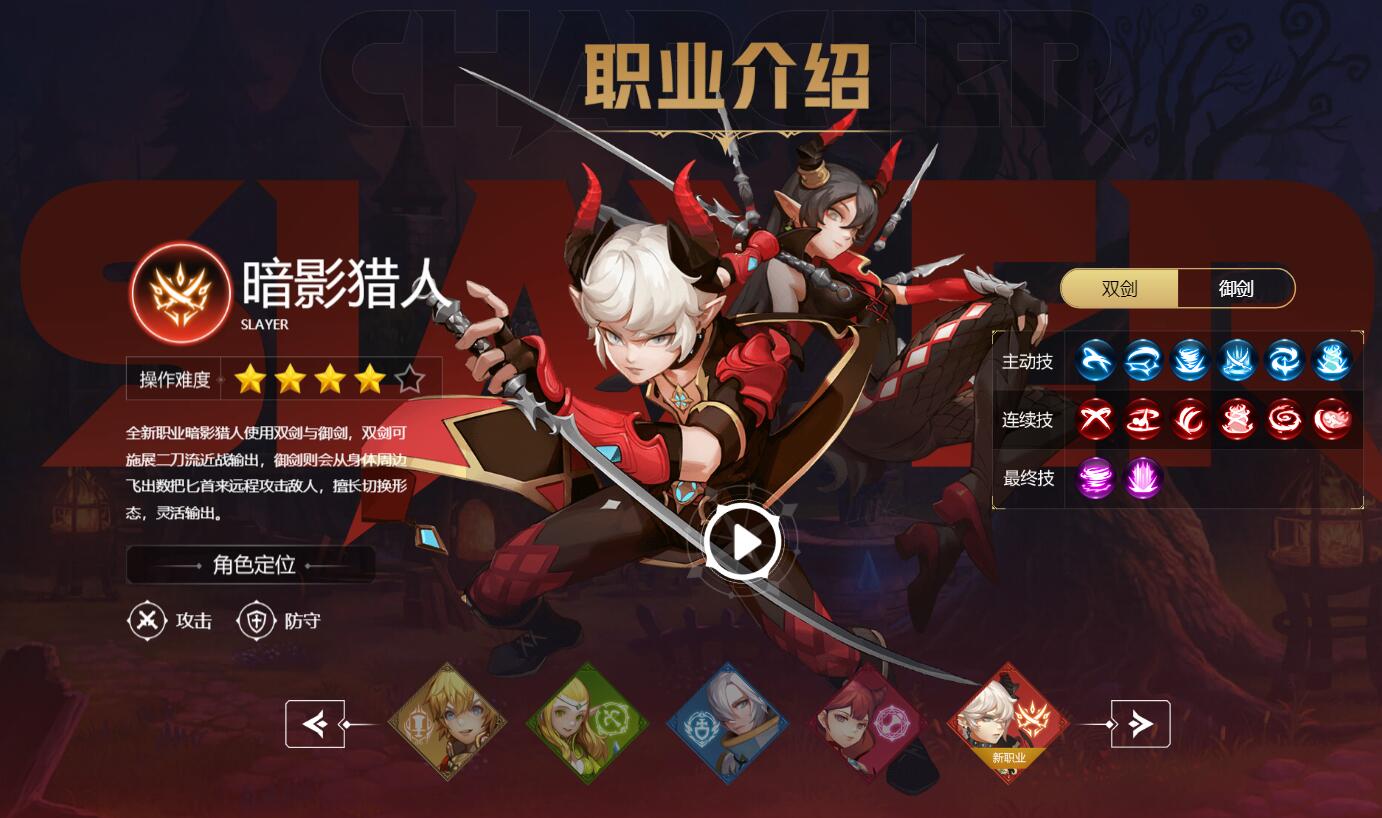This screenshot has height=818, width=1382.
Task: Enable the 双剑 weapon mode
Action: click(1122, 288)
